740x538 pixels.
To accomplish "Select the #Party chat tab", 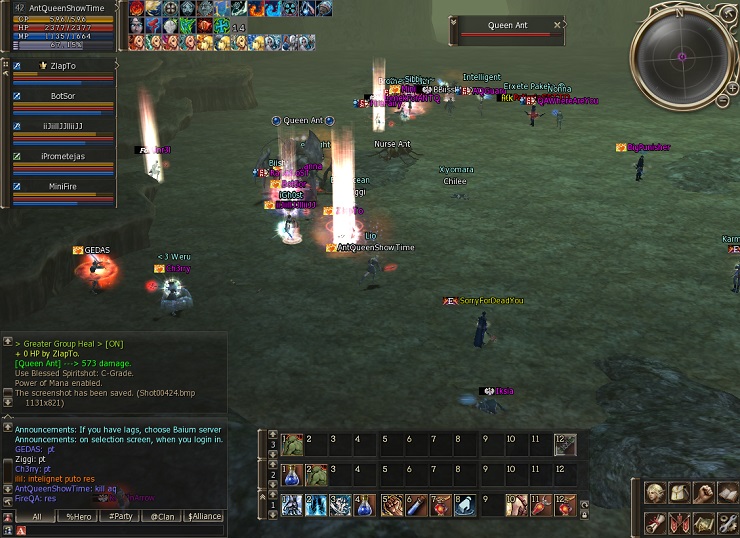I will point(121,516).
